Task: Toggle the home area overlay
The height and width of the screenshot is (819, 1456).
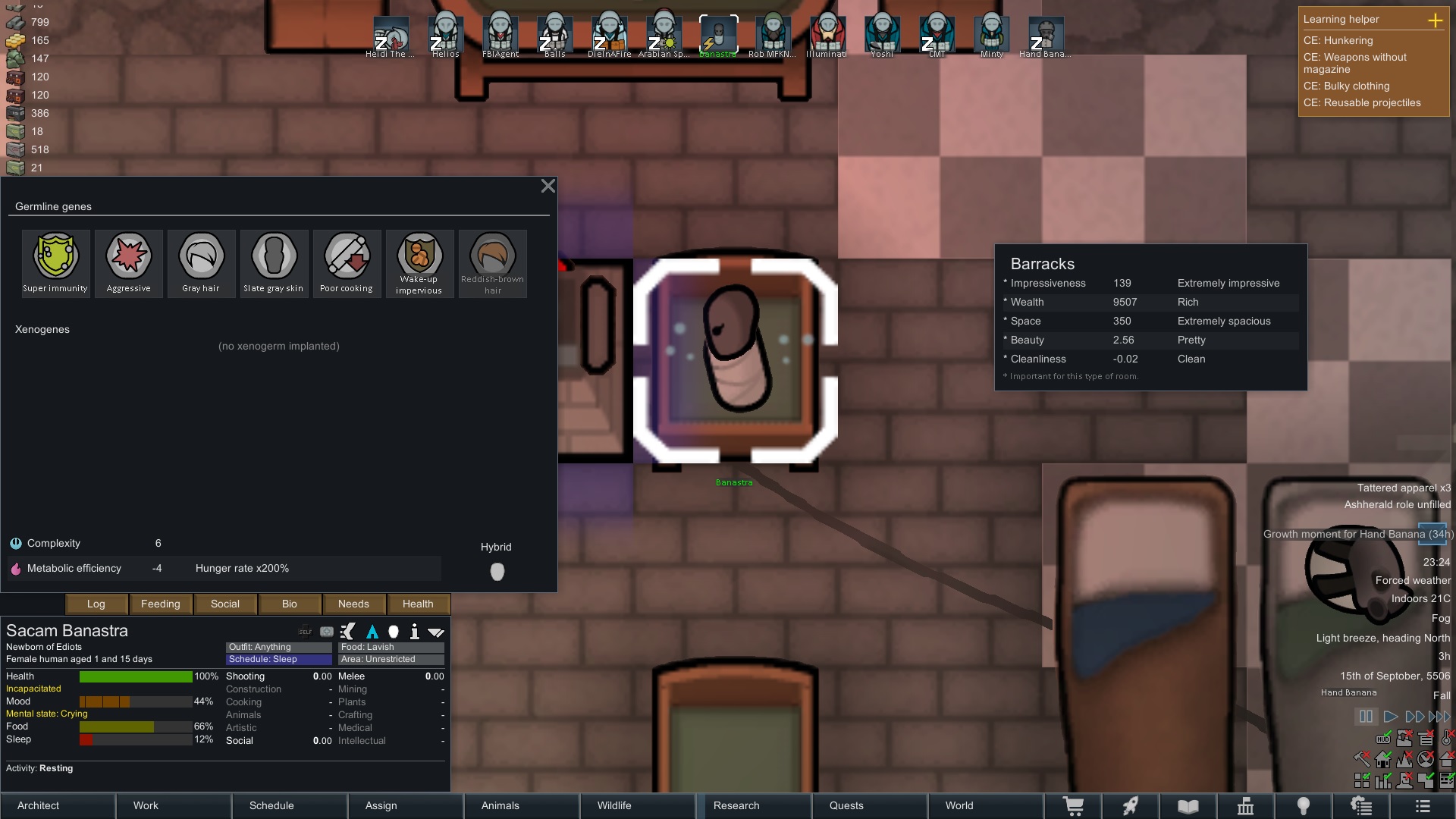Action: click(x=1383, y=760)
